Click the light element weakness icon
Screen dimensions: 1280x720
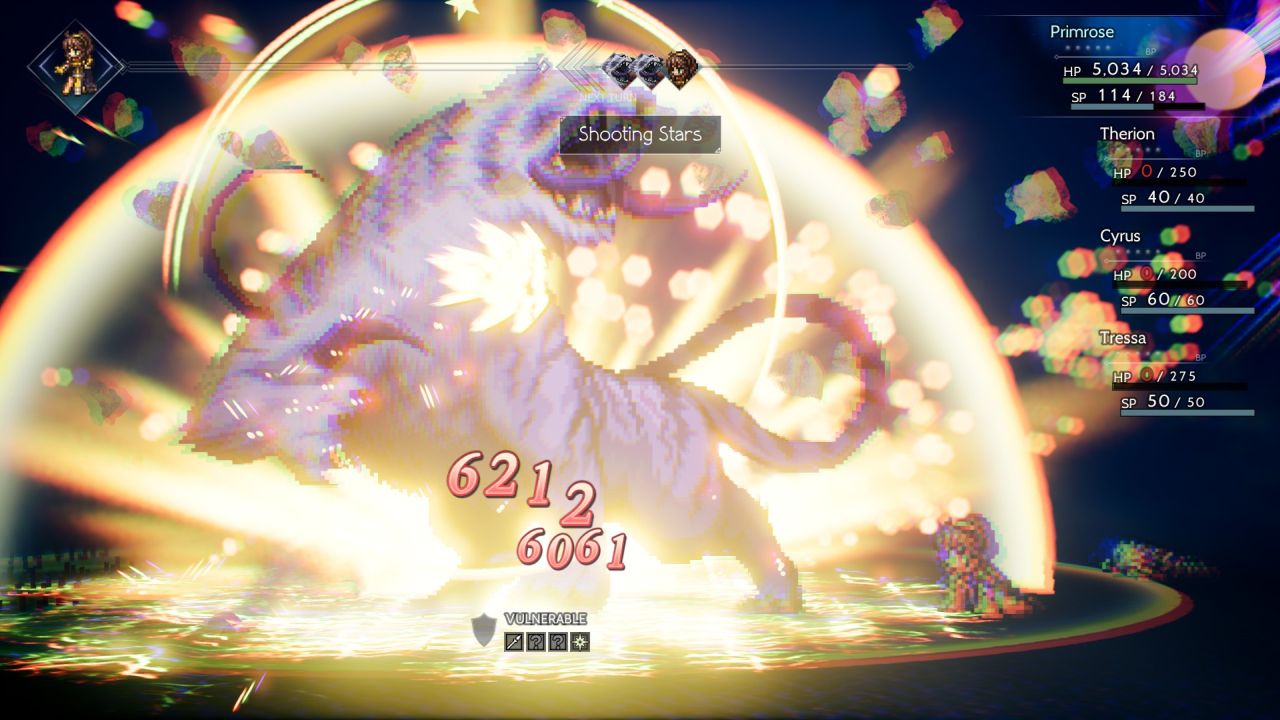(580, 641)
